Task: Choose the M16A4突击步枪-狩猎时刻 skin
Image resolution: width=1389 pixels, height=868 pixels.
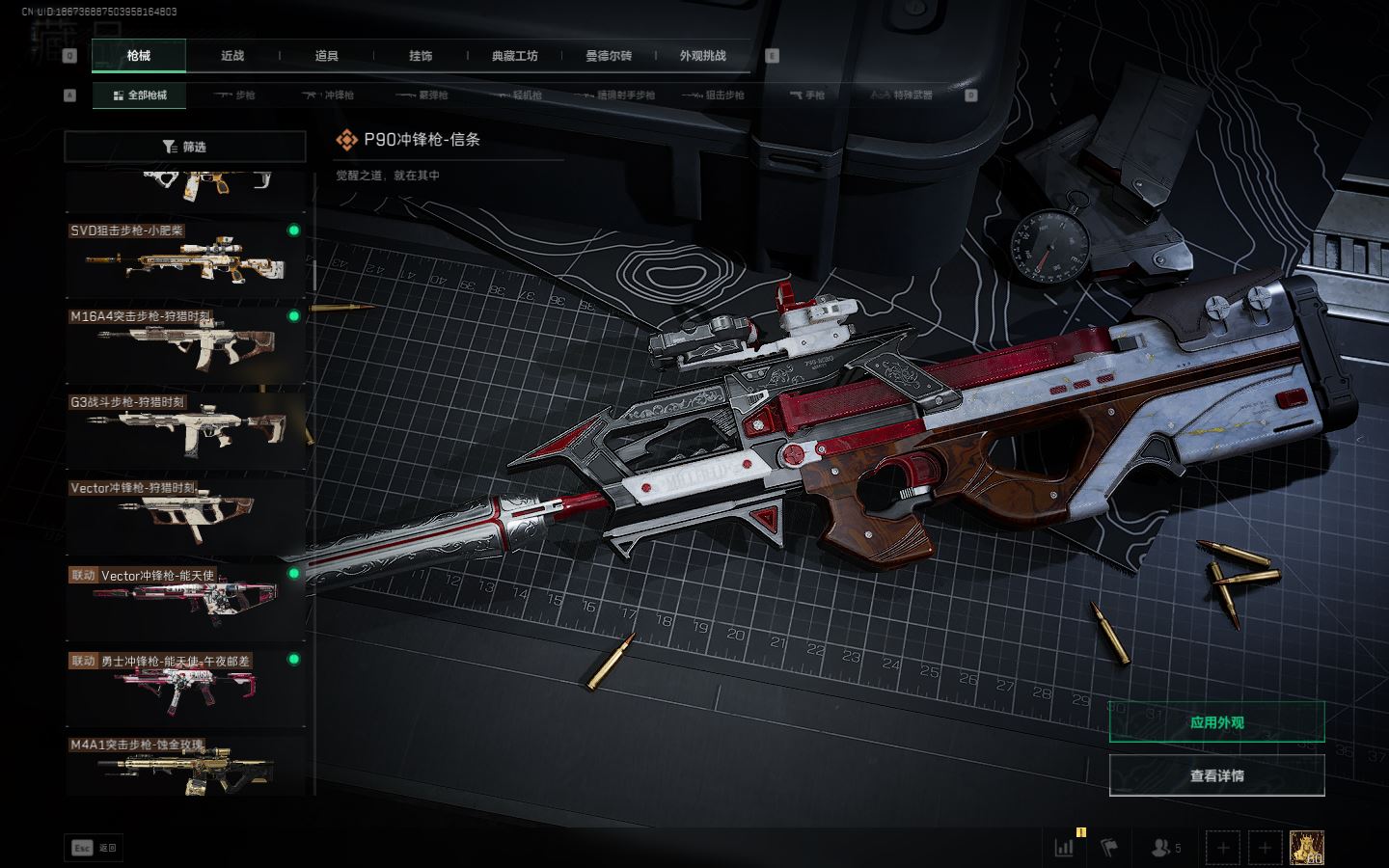Action: click(184, 343)
